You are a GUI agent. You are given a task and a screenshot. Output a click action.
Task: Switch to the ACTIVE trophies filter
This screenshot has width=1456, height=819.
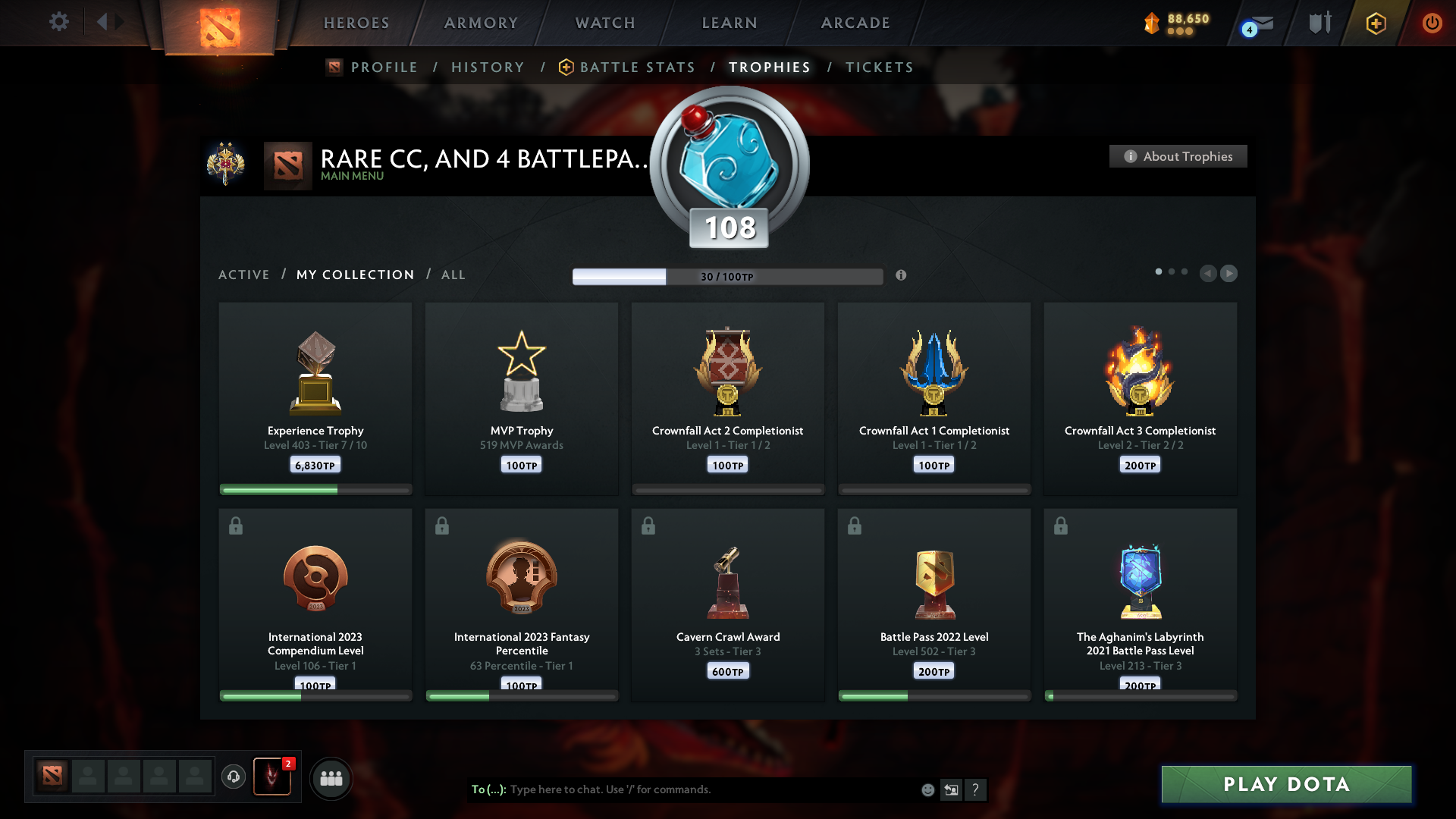tap(243, 275)
